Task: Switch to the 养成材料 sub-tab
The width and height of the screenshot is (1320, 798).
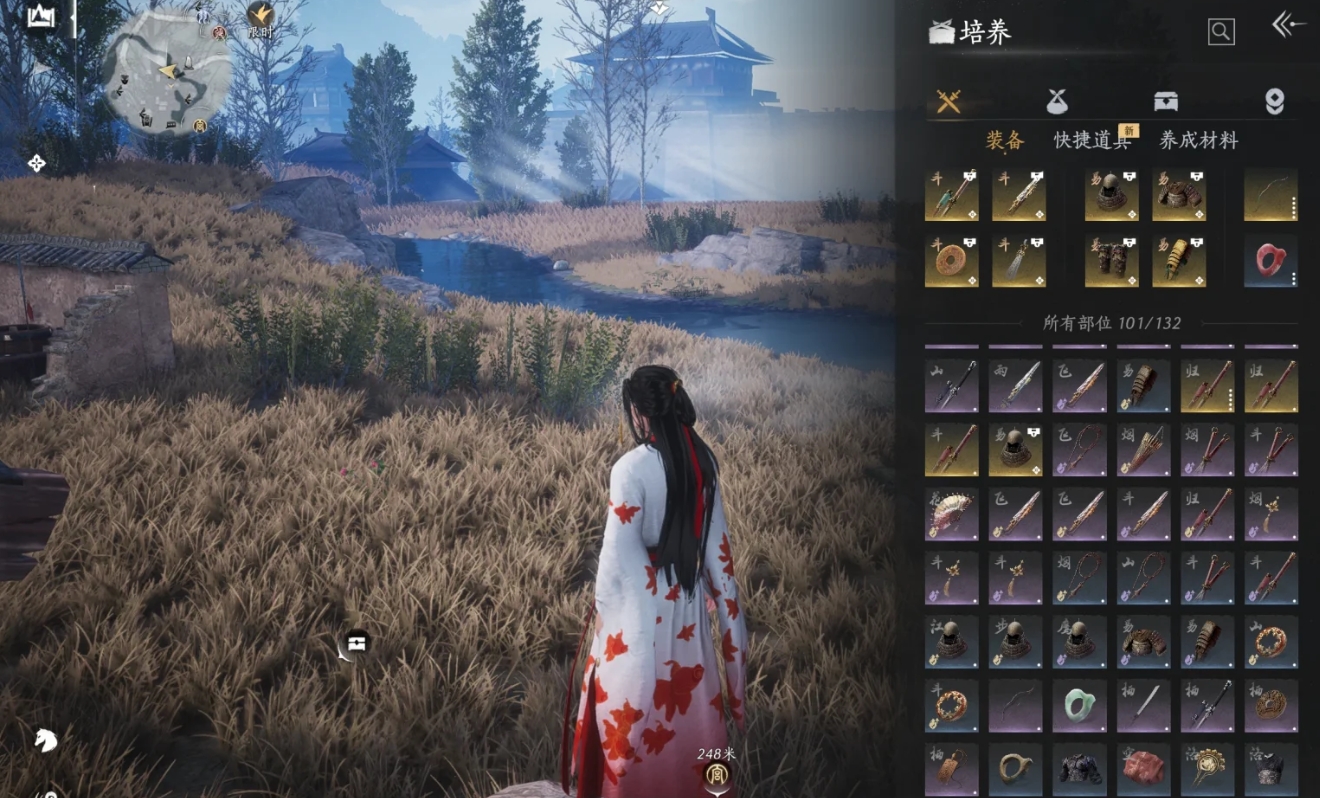Action: click(x=1198, y=141)
